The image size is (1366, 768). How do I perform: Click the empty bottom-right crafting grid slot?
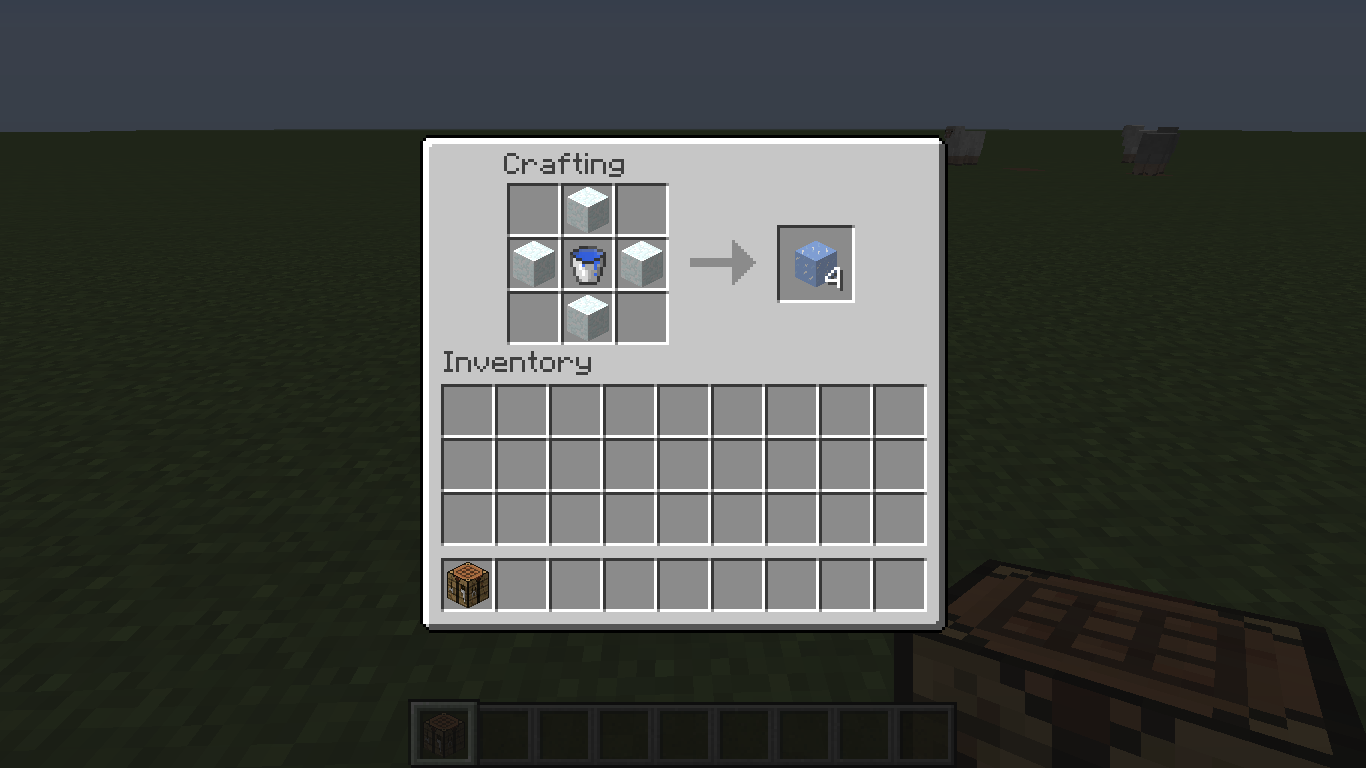point(641,318)
